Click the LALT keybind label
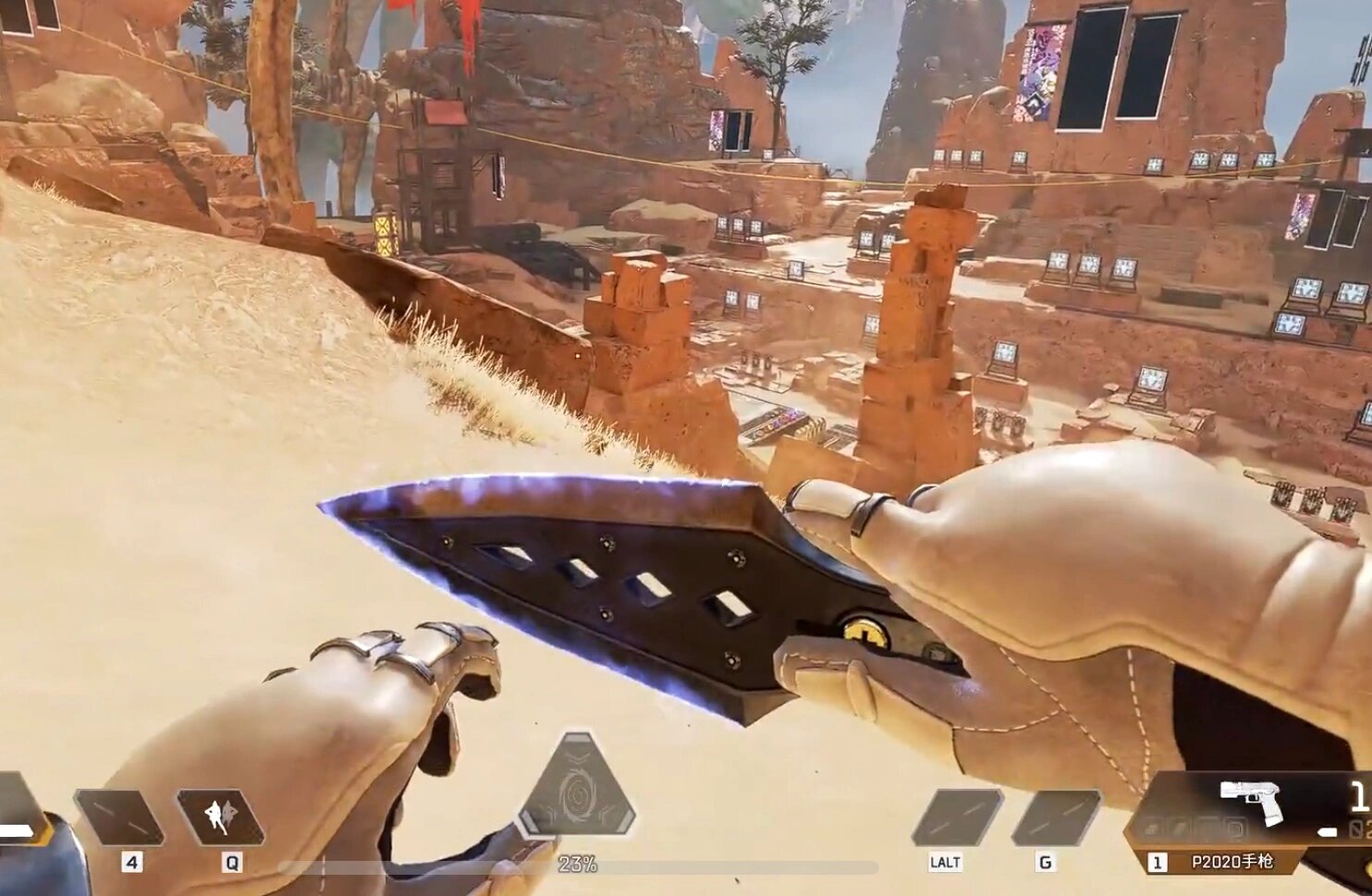This screenshot has width=1372, height=896. [x=945, y=860]
